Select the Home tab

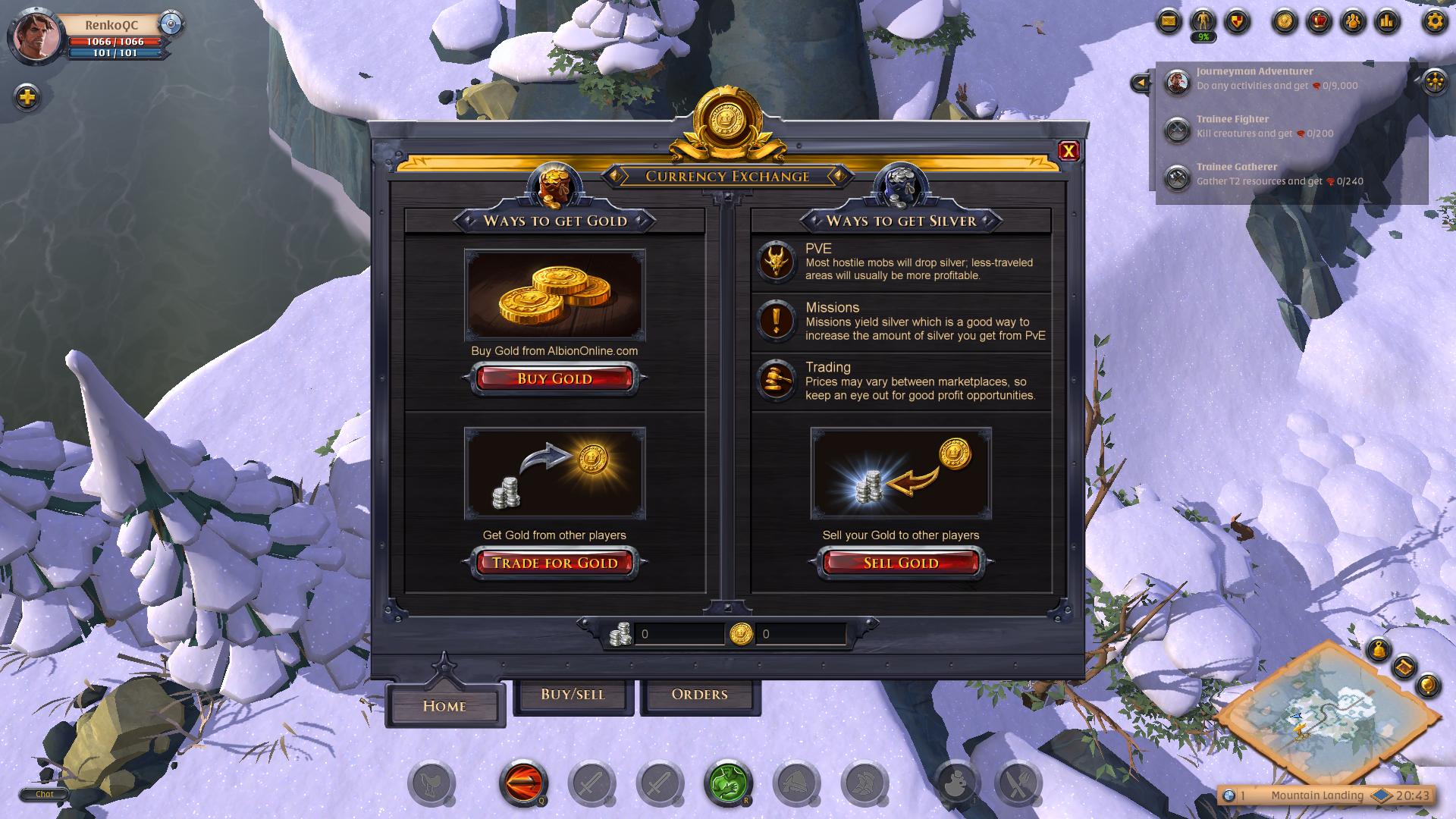pyautogui.click(x=444, y=705)
